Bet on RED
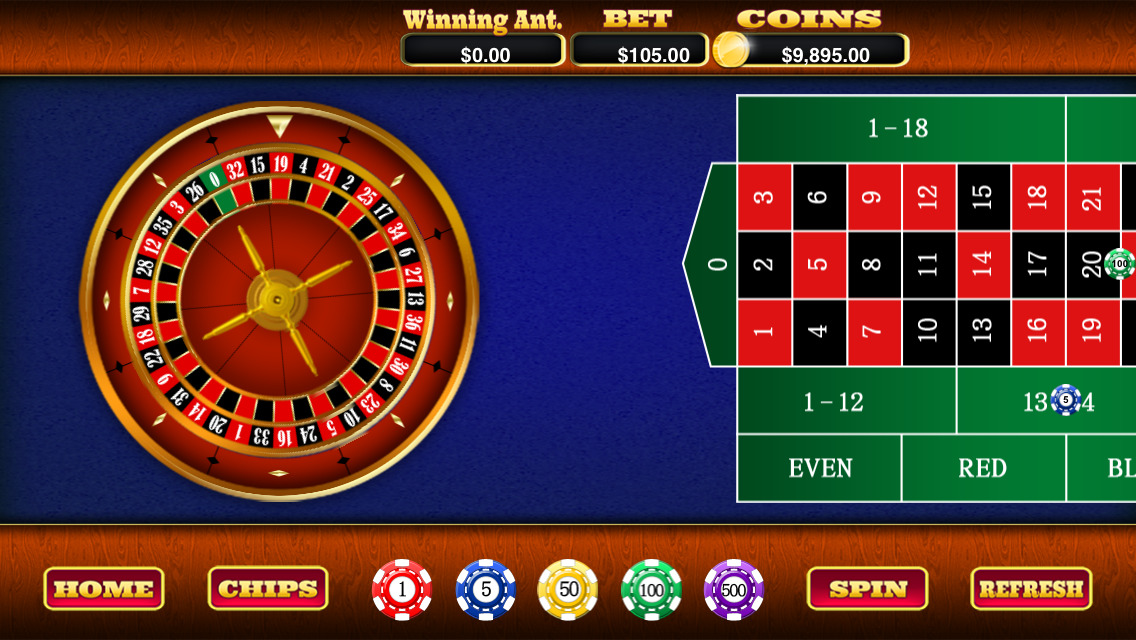1136x640 pixels. tap(983, 468)
